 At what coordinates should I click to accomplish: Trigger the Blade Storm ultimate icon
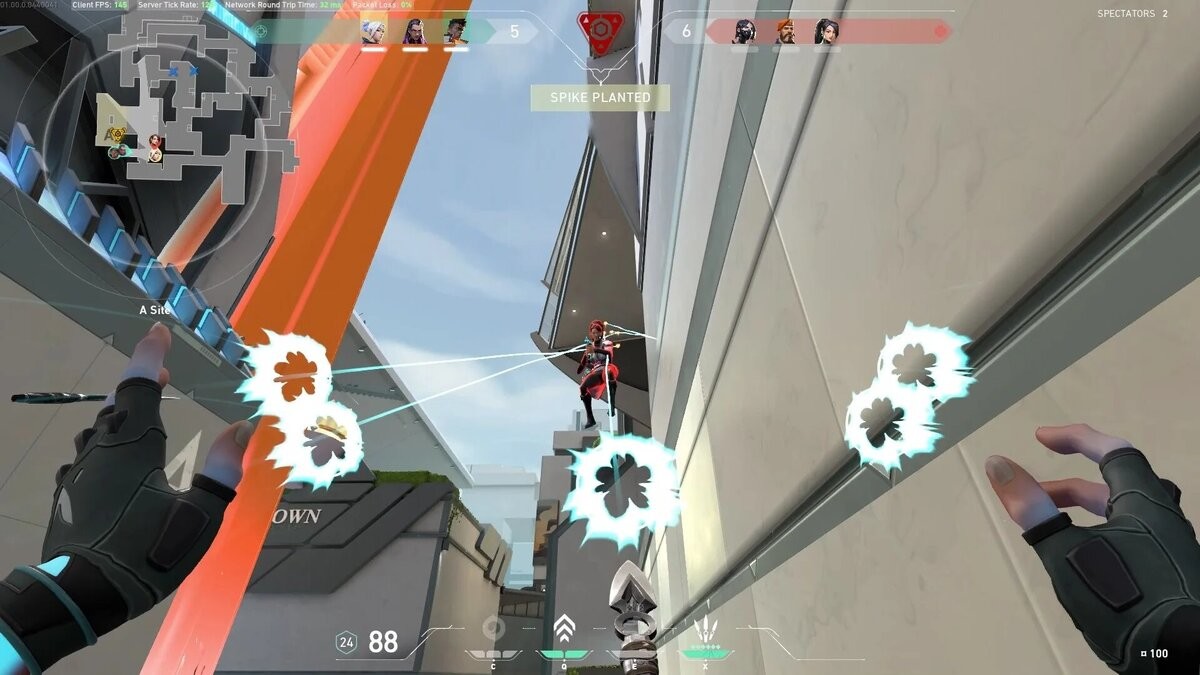(x=706, y=632)
